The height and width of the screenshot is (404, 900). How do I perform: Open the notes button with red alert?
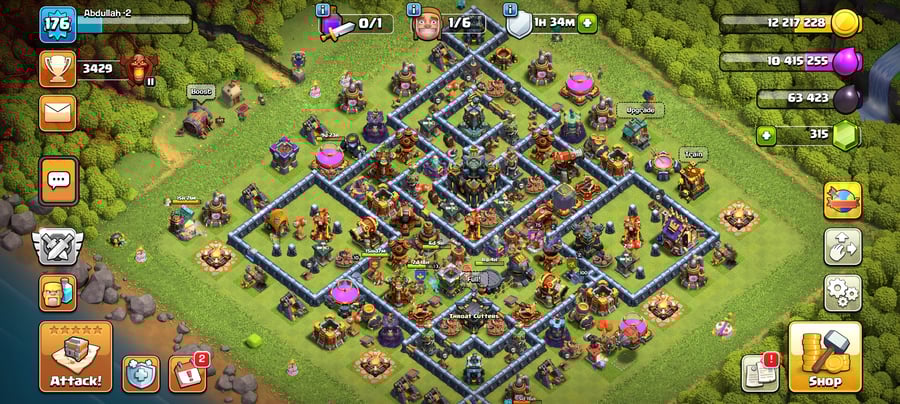point(760,373)
